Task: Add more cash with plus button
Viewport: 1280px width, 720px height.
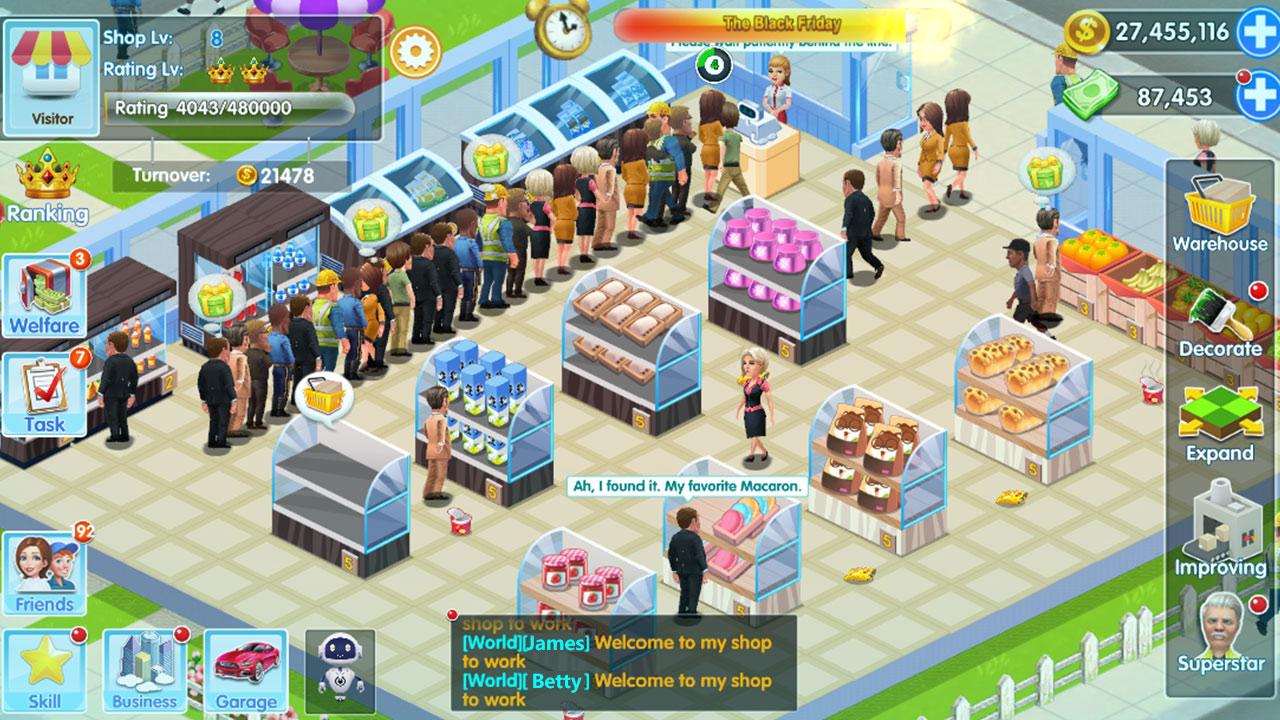Action: (x=1257, y=97)
